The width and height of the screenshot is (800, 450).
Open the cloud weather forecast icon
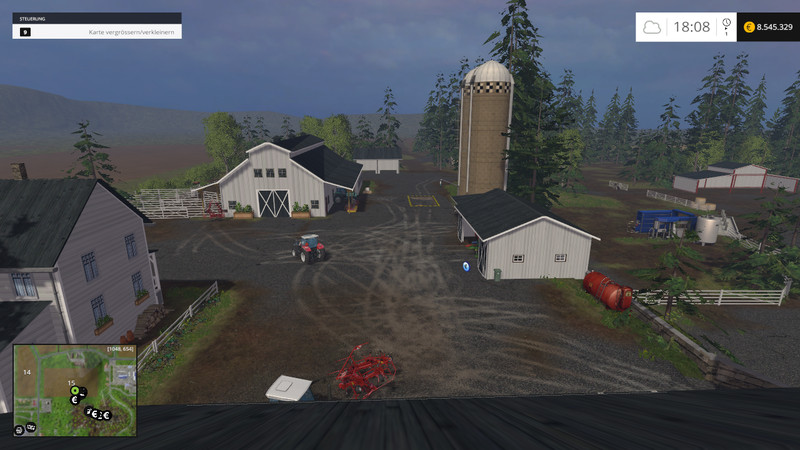652,27
